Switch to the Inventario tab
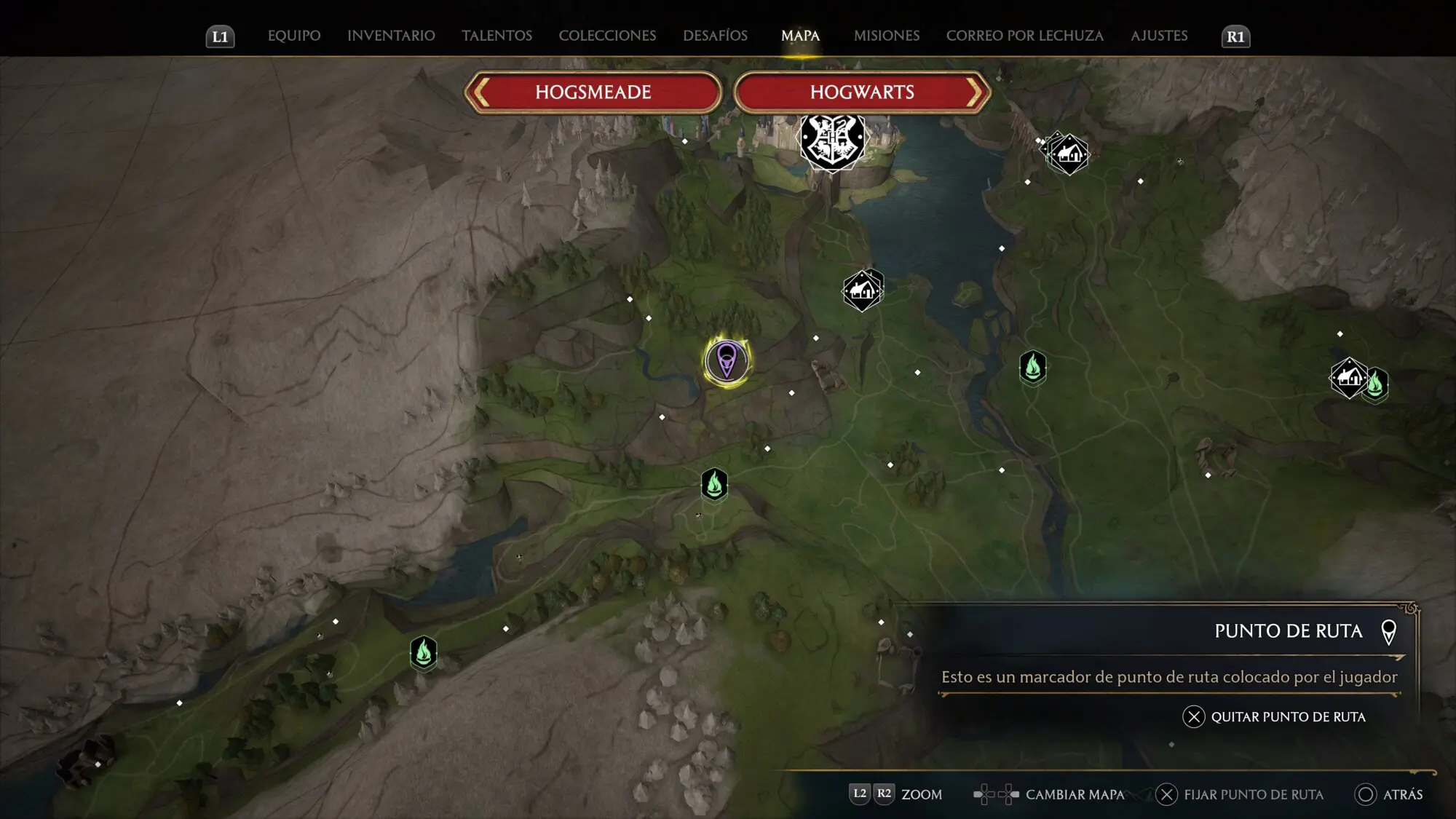The width and height of the screenshot is (1456, 819). (391, 36)
